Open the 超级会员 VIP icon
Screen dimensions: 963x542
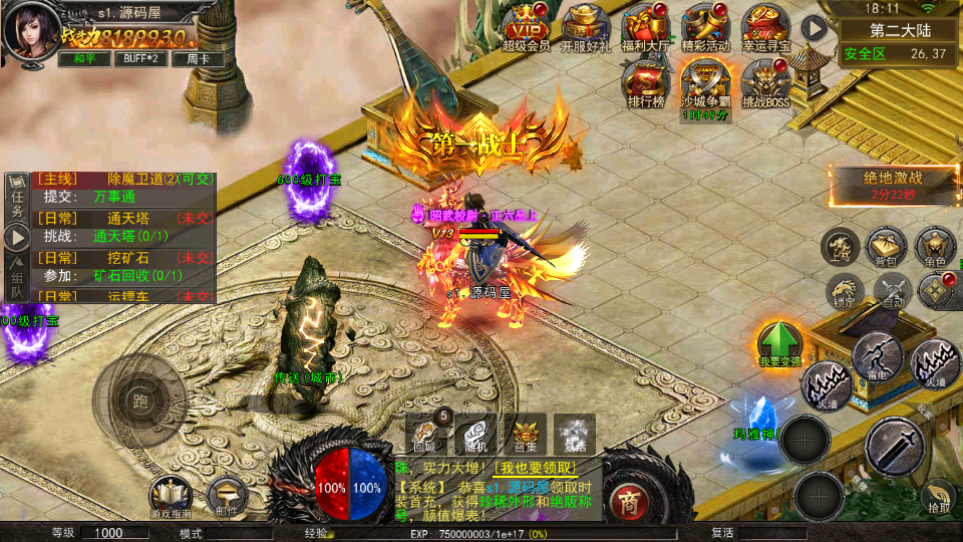pos(526,25)
